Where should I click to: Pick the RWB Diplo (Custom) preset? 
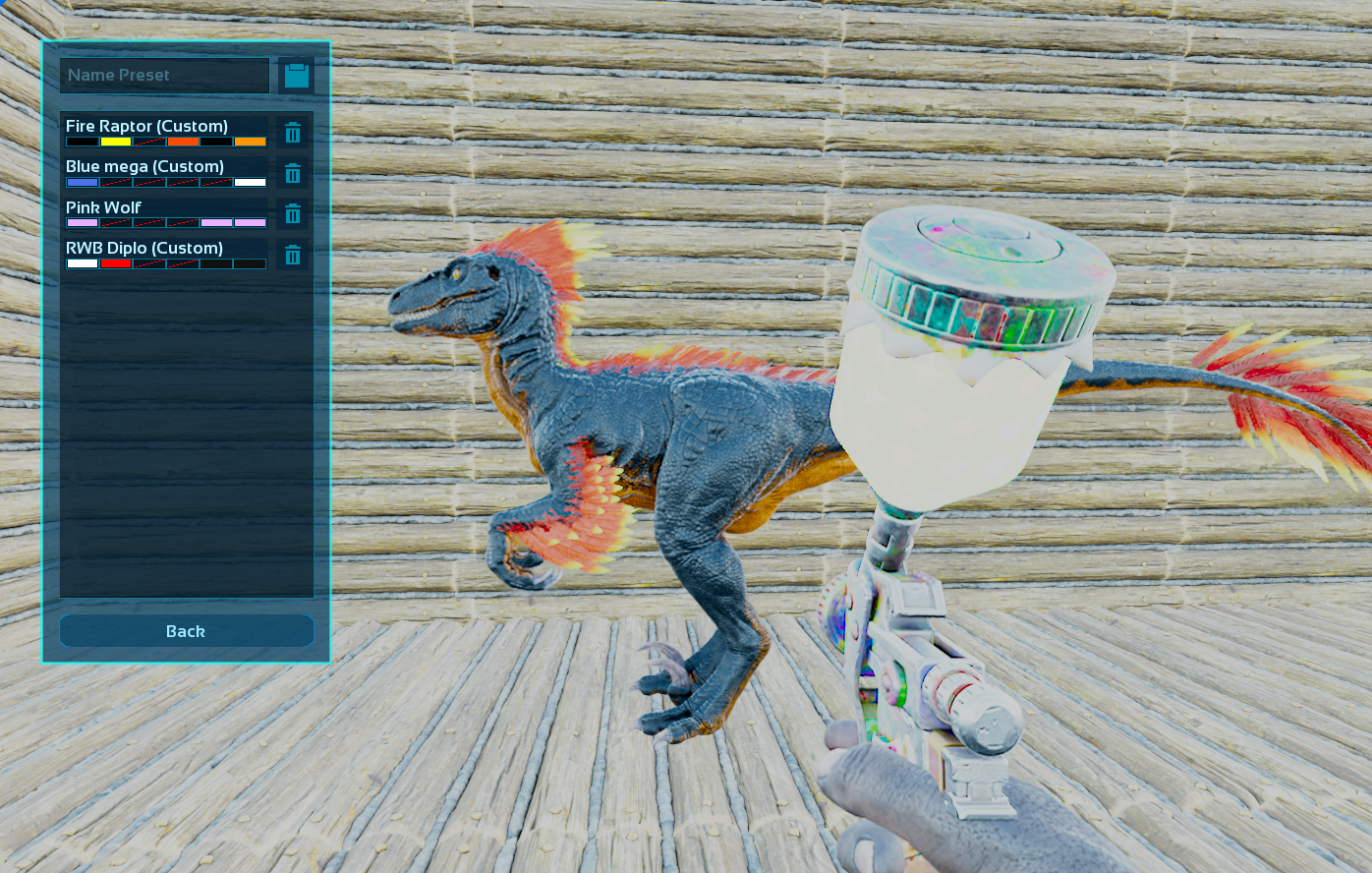click(x=165, y=254)
